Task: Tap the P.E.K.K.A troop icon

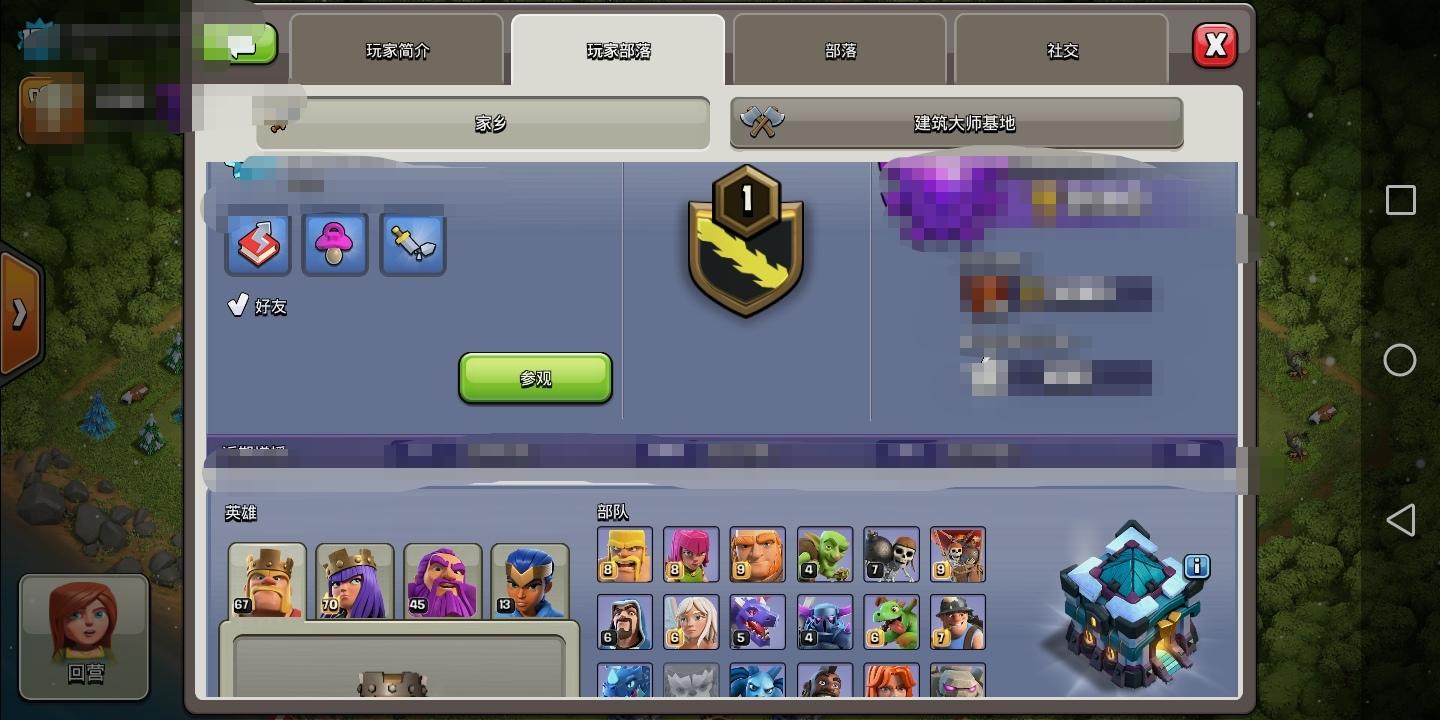Action: click(x=824, y=621)
